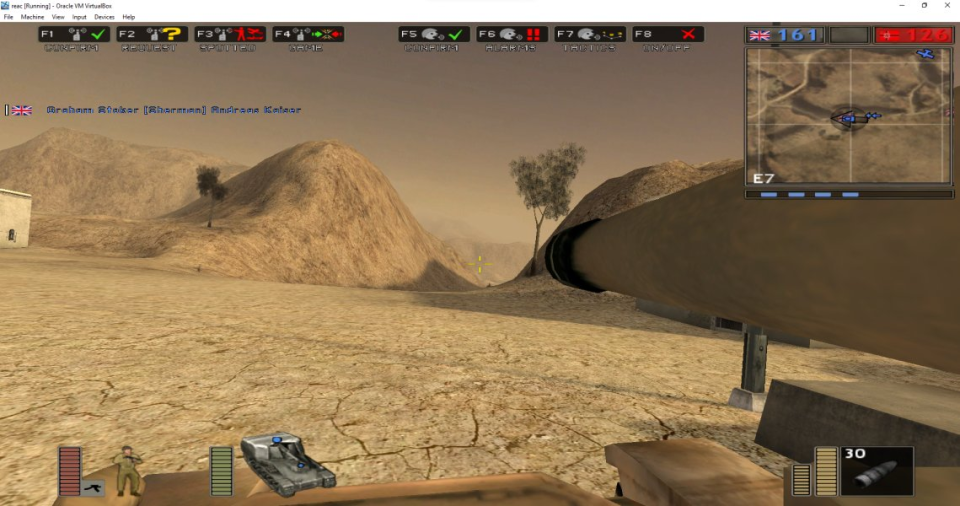Select the F1 Confirm radio command
The width and height of the screenshot is (960, 506).
click(x=73, y=34)
